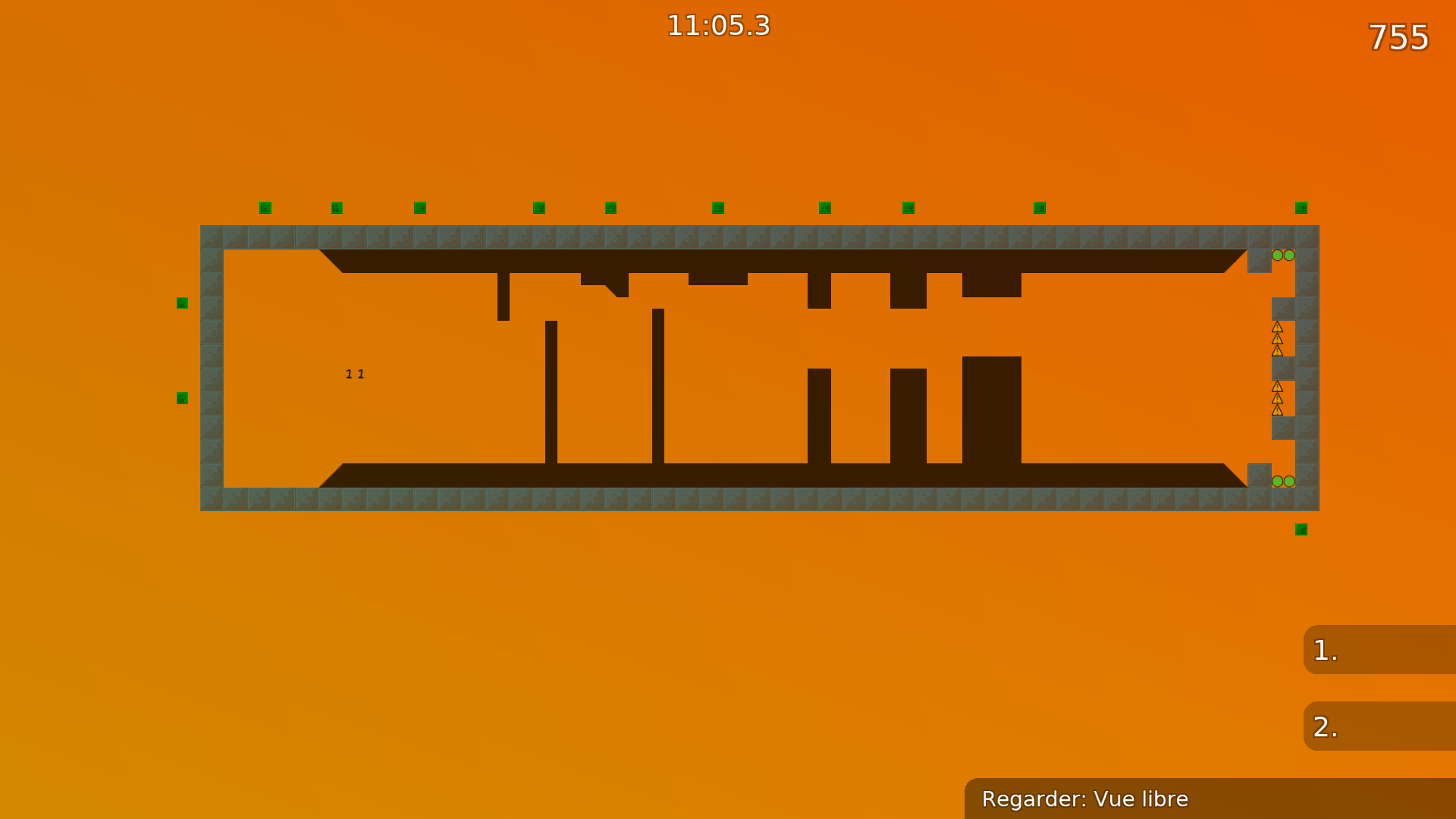Select the player label reading 1 1
The width and height of the screenshot is (1456, 819).
pos(354,373)
